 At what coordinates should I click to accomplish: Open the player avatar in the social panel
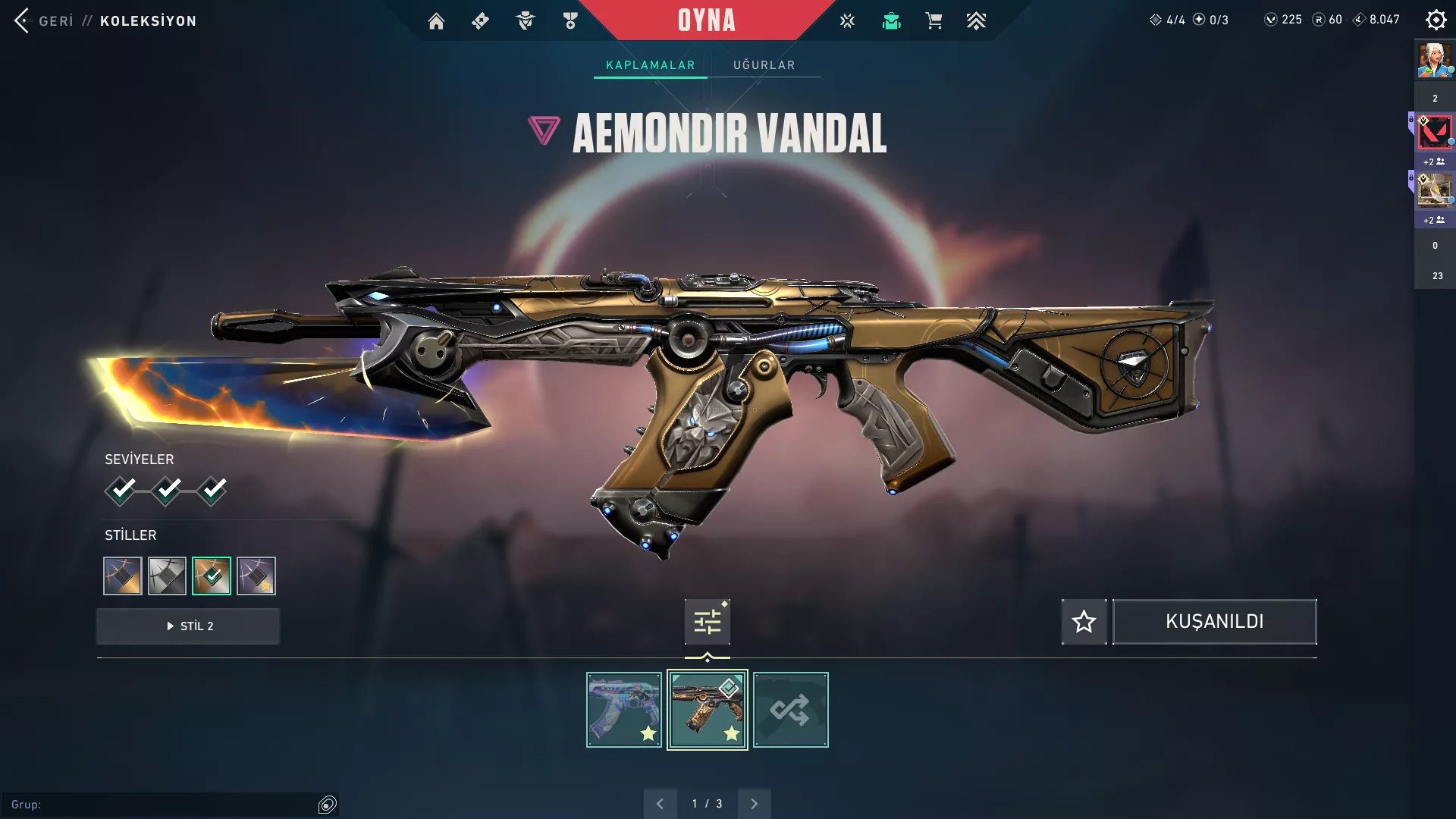click(x=1435, y=61)
